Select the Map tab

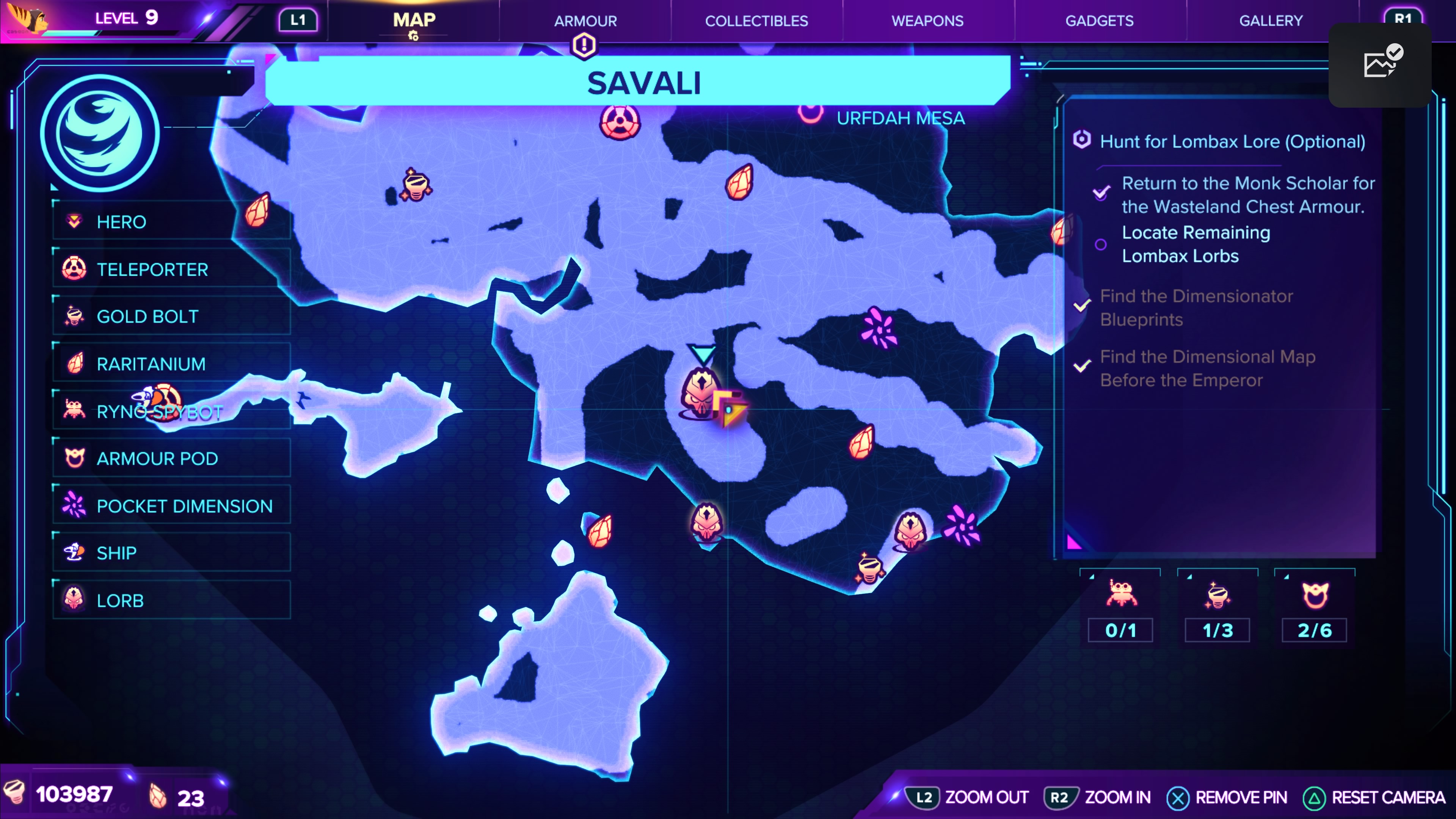[x=414, y=21]
